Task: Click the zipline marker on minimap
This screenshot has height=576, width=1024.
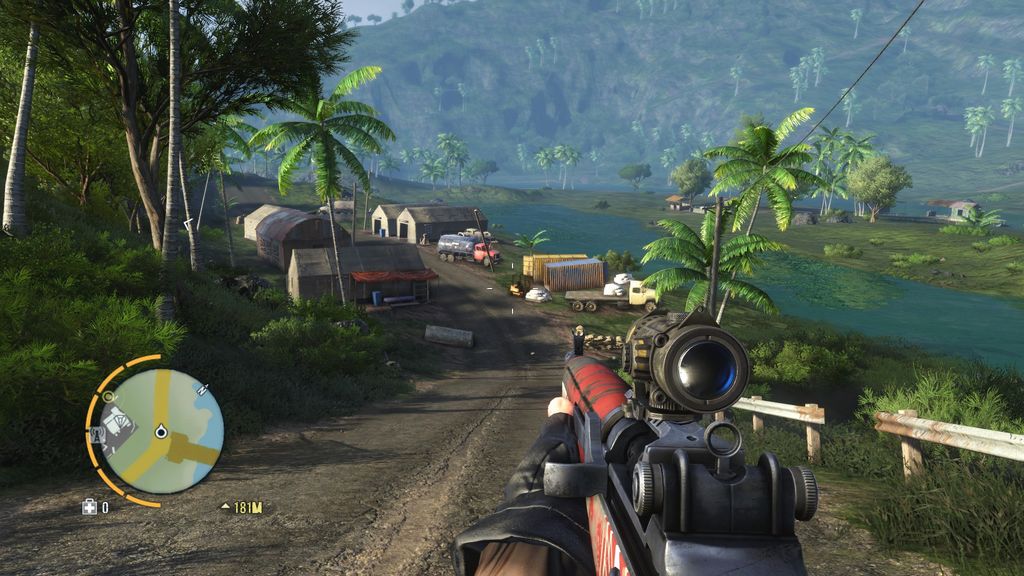Action: (202, 390)
